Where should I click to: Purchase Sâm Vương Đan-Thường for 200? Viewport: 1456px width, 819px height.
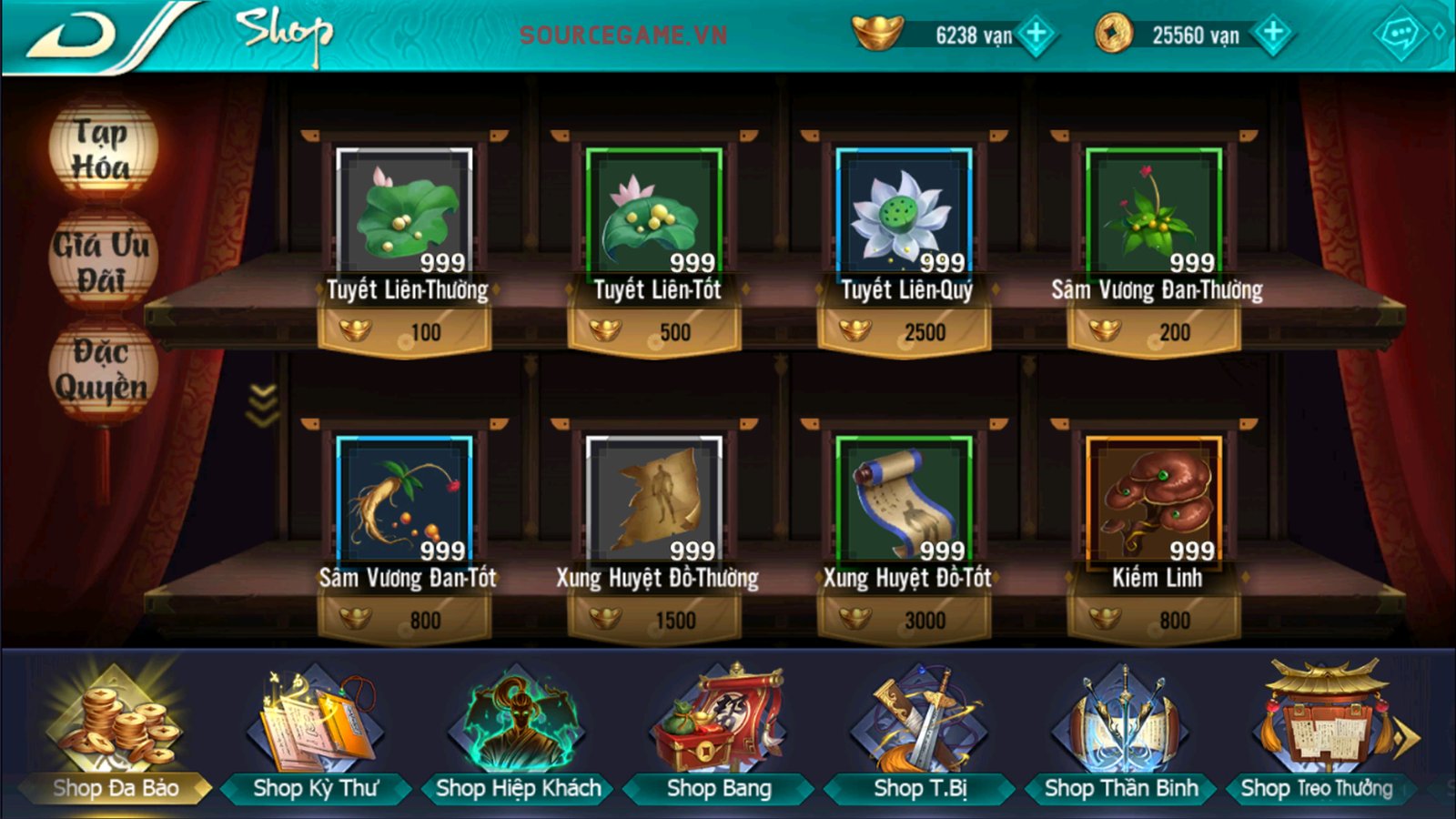pos(1154,331)
